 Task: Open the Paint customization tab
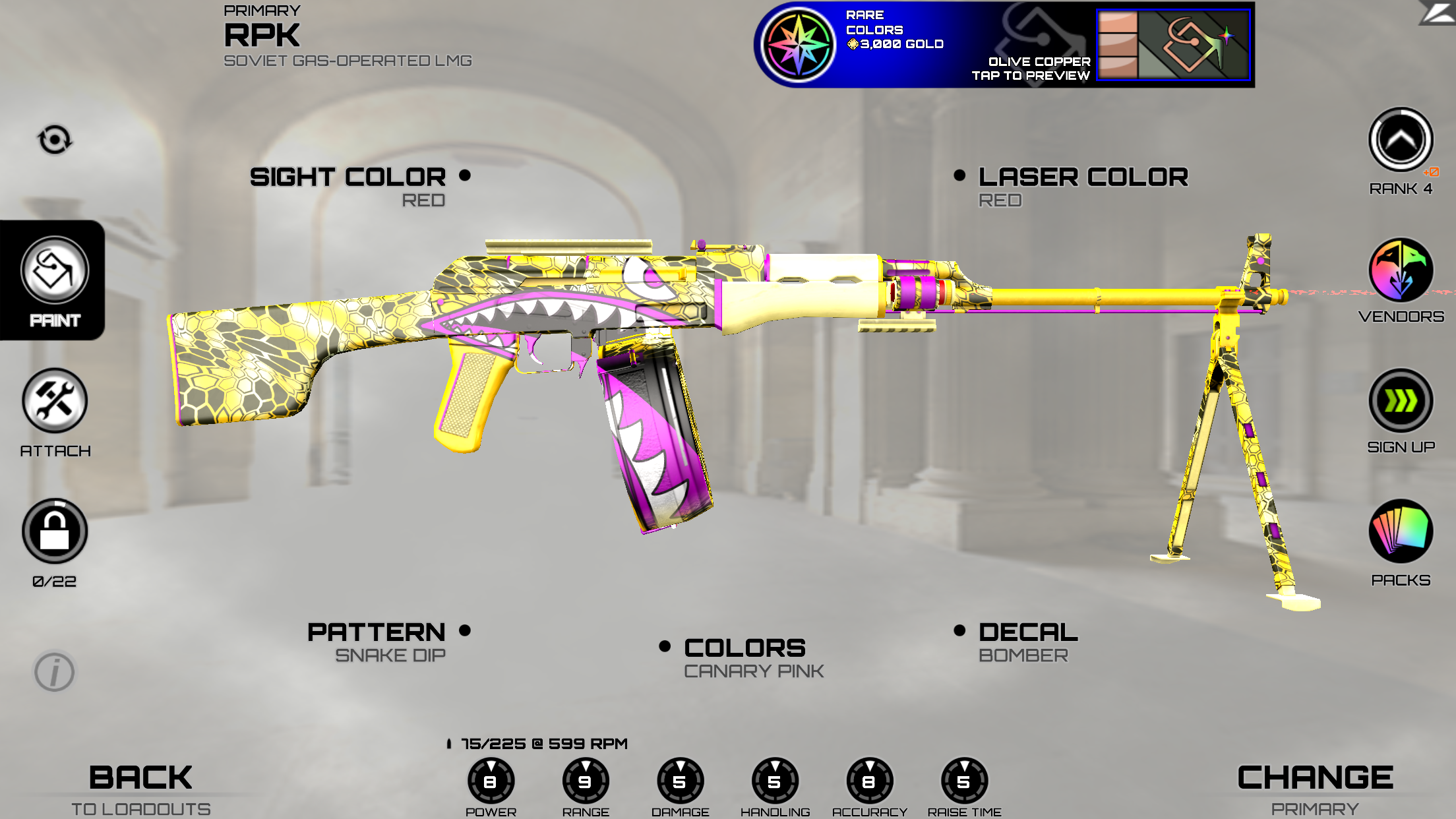click(54, 280)
